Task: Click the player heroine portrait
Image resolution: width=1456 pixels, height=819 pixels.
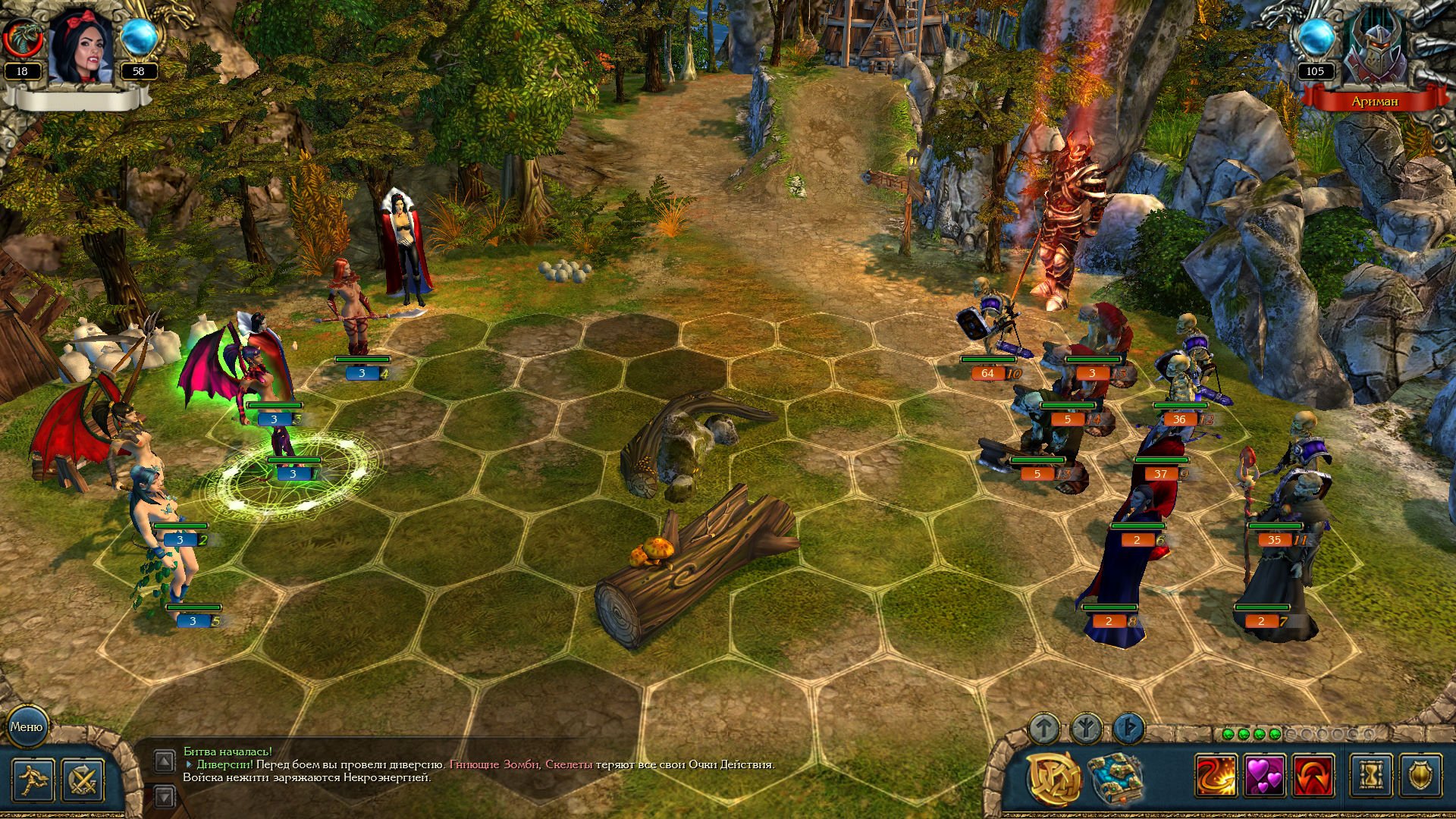Action: [81, 47]
